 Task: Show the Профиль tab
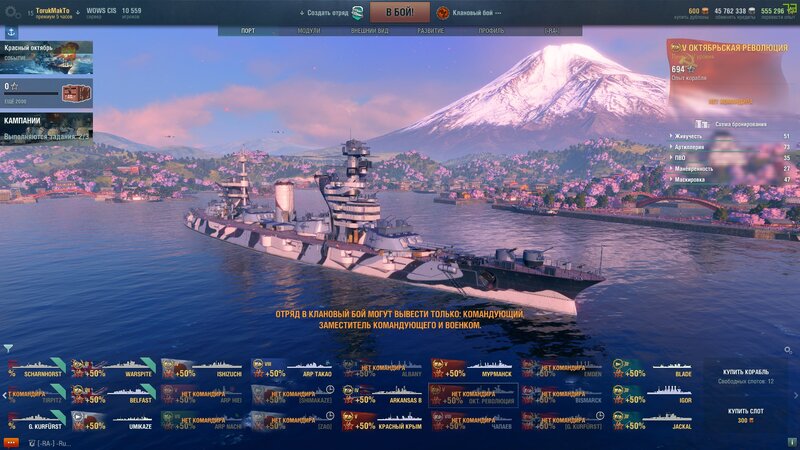[491, 31]
